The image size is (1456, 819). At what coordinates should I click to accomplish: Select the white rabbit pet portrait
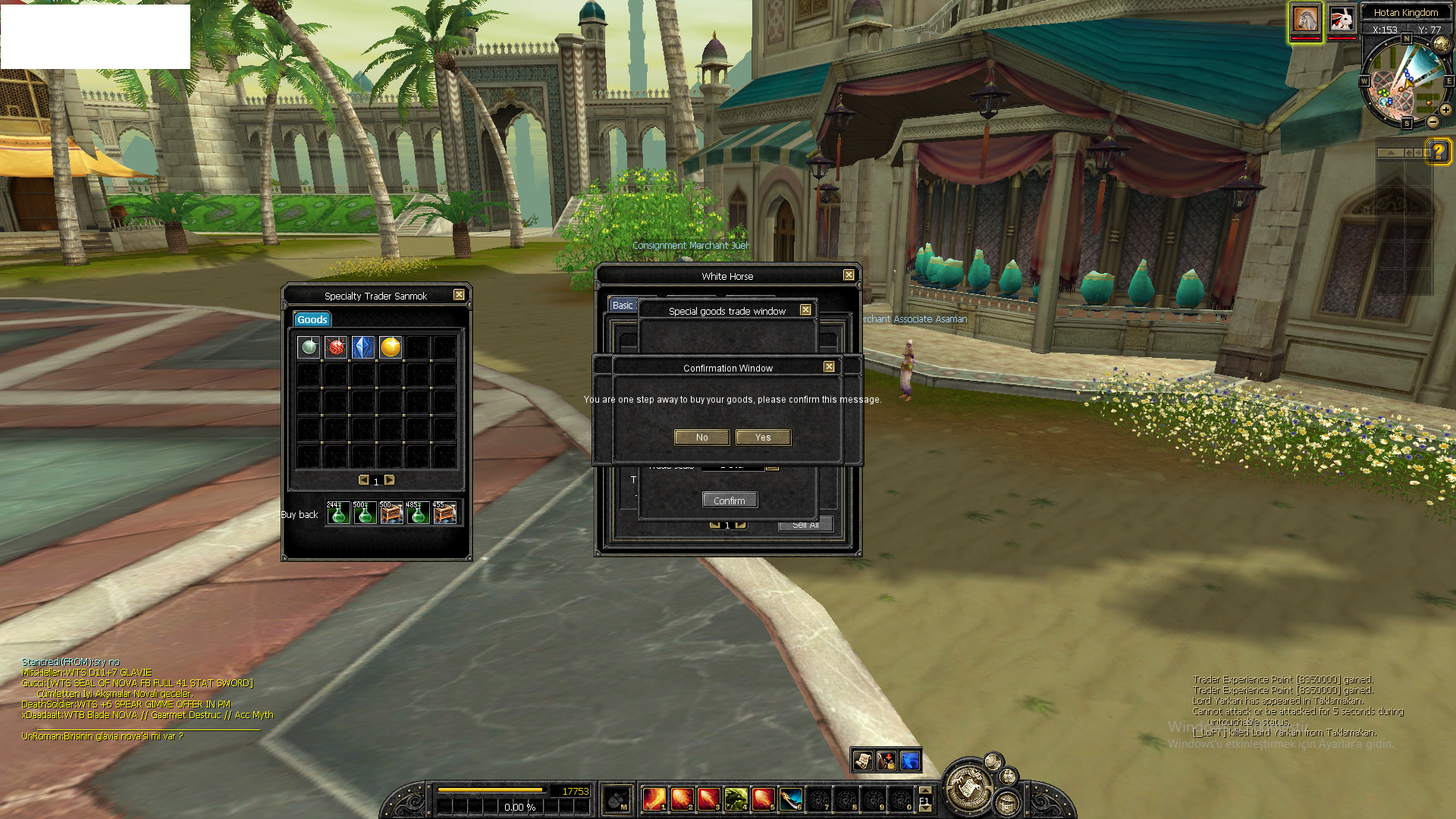1341,20
